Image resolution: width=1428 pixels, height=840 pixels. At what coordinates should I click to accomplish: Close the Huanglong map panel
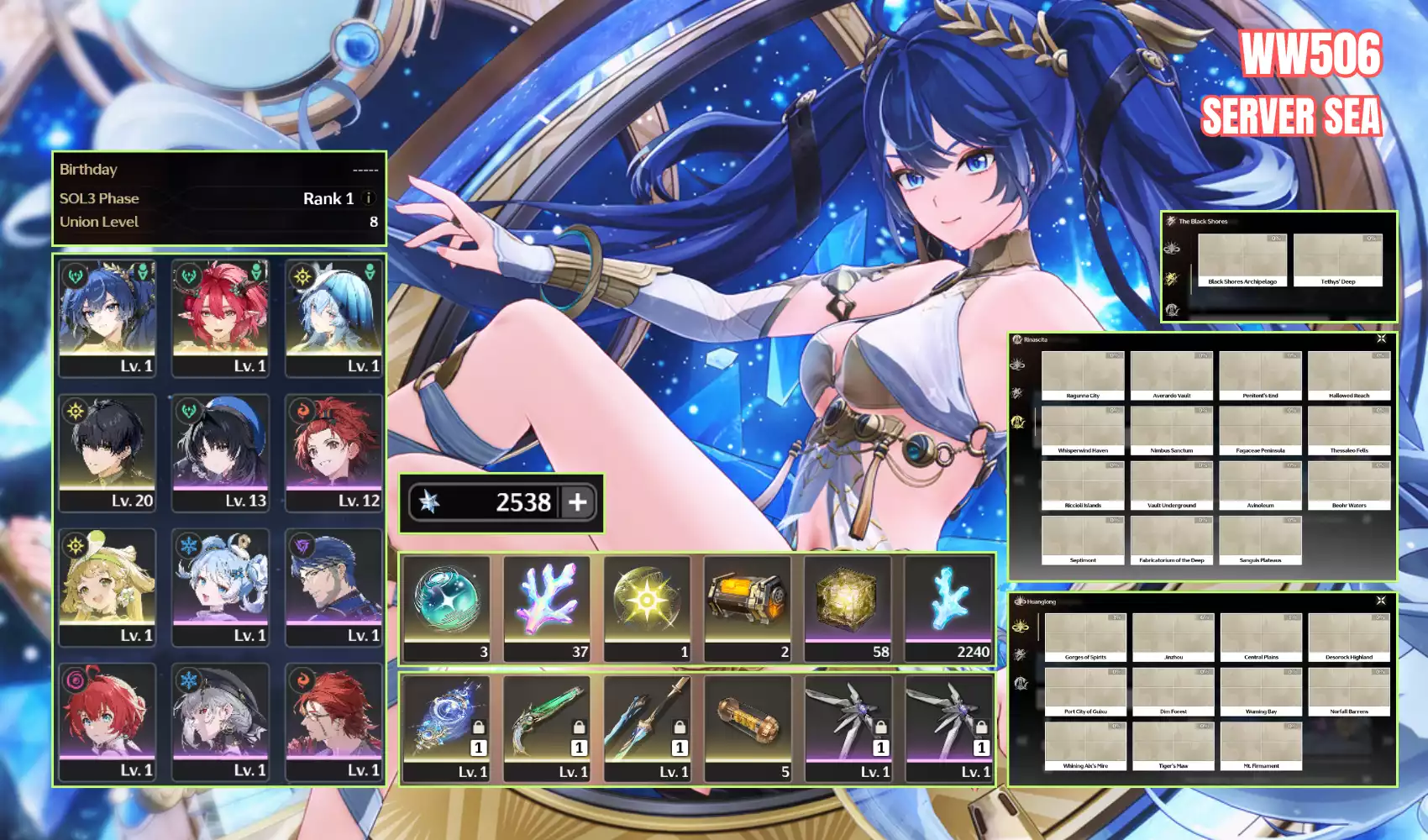(1381, 601)
